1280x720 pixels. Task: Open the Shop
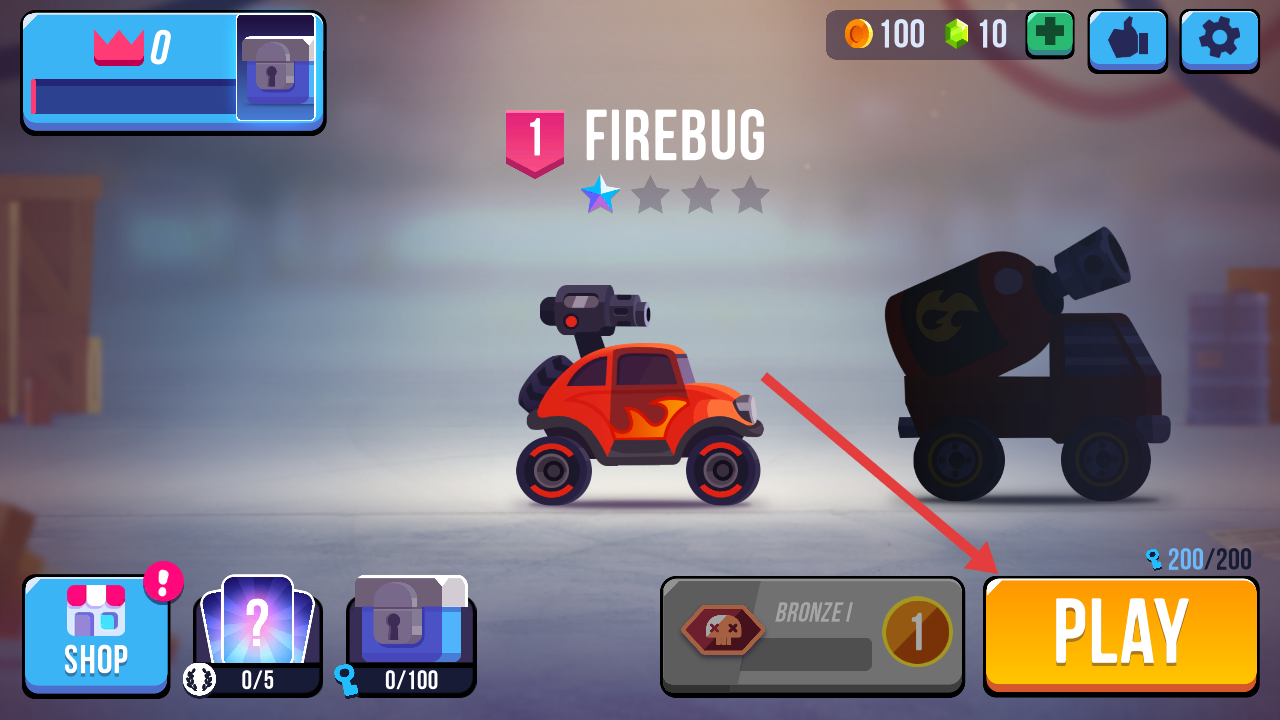tap(96, 635)
